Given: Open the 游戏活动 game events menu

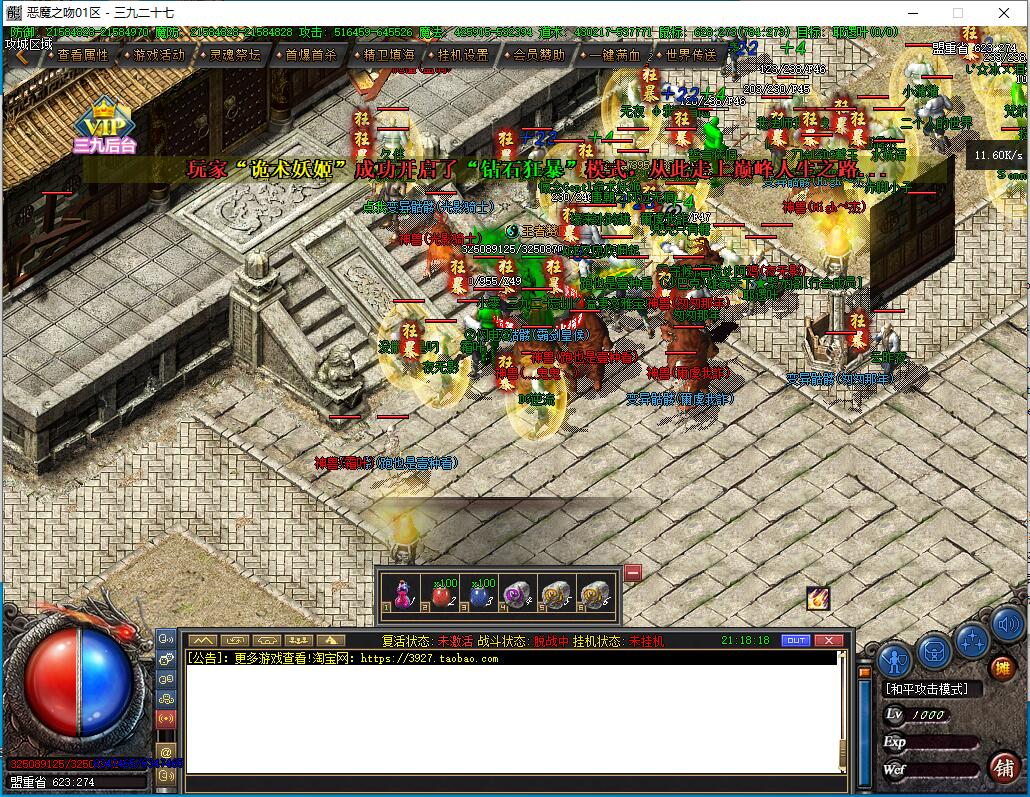Looking at the screenshot, I should 158,55.
